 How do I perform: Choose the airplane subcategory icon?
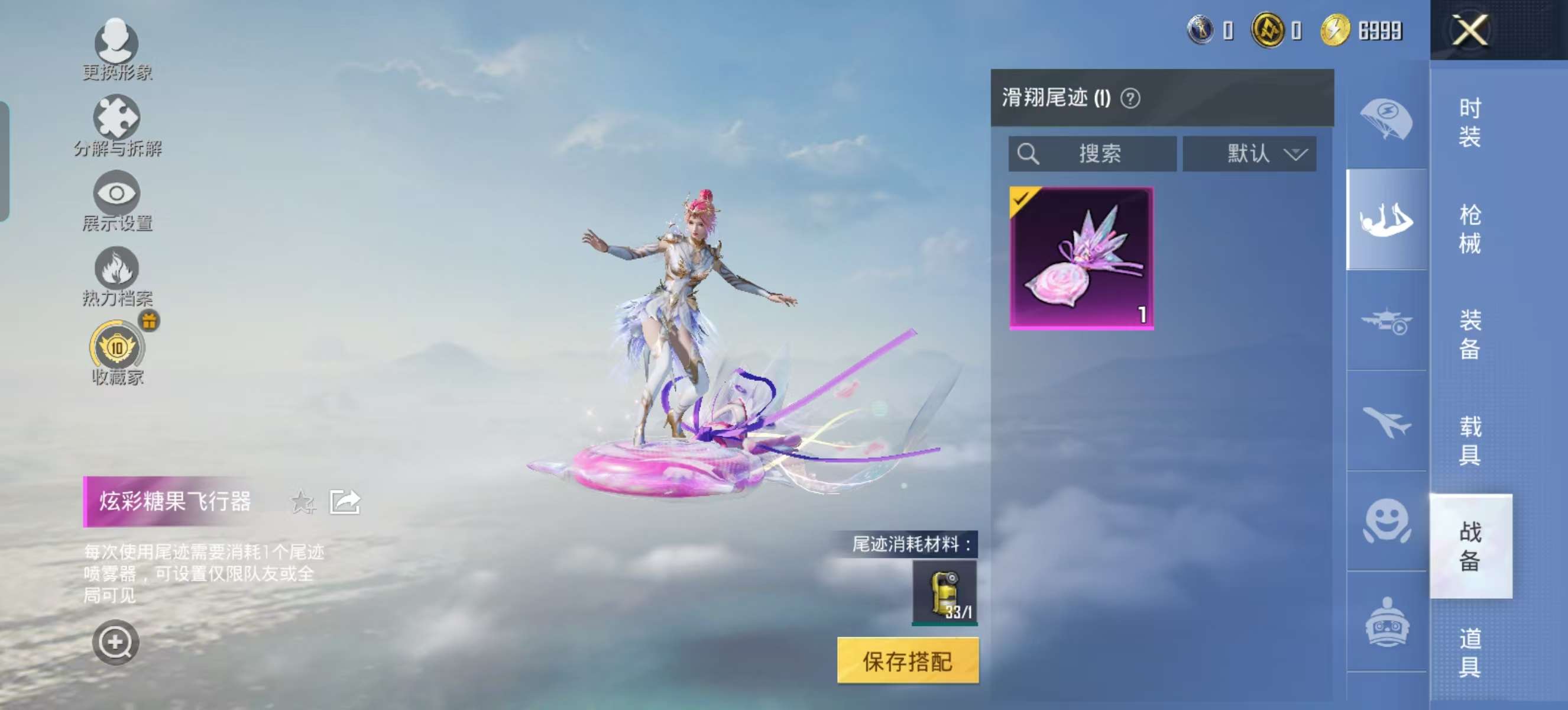click(x=1386, y=421)
